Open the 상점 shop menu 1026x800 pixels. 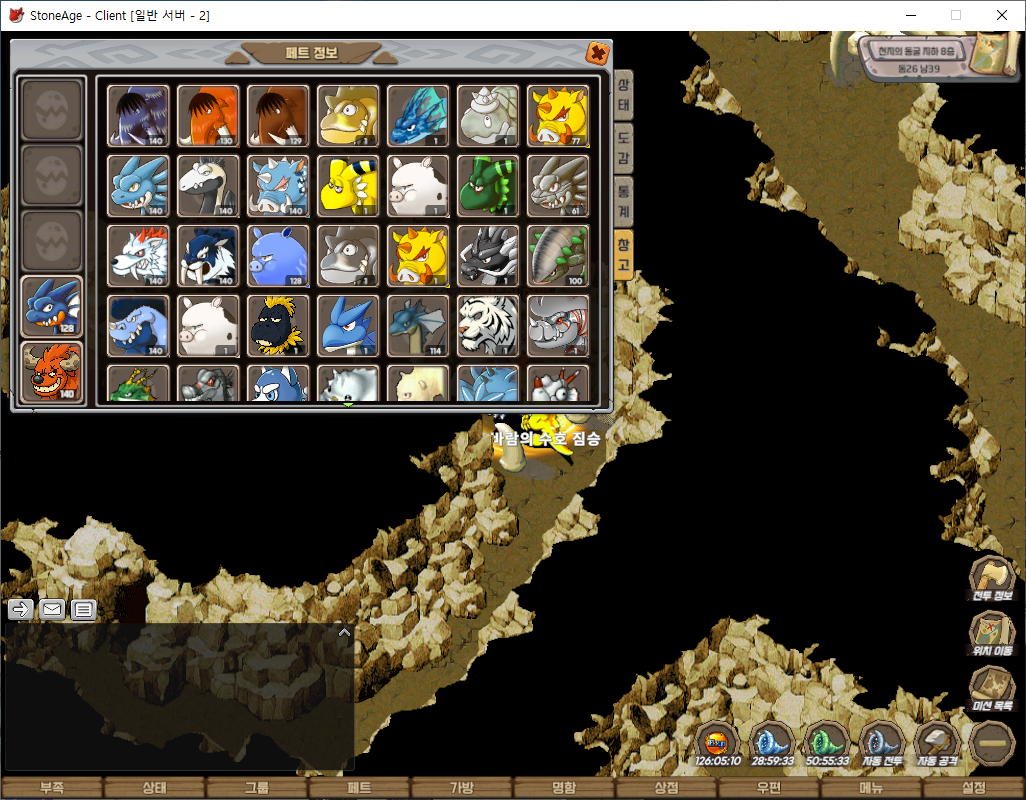point(666,788)
